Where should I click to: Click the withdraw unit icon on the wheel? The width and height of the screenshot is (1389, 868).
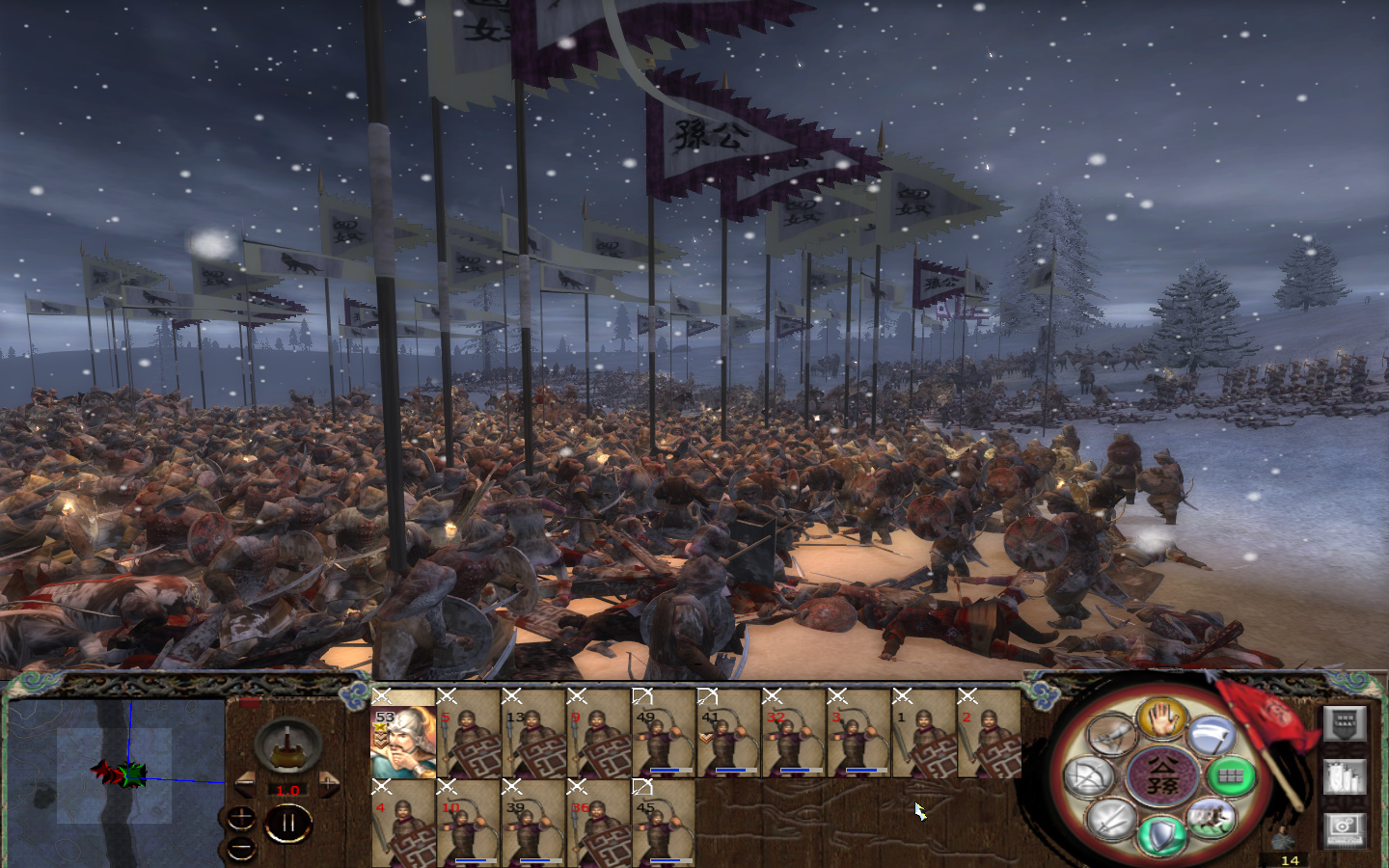pyautogui.click(x=1110, y=735)
